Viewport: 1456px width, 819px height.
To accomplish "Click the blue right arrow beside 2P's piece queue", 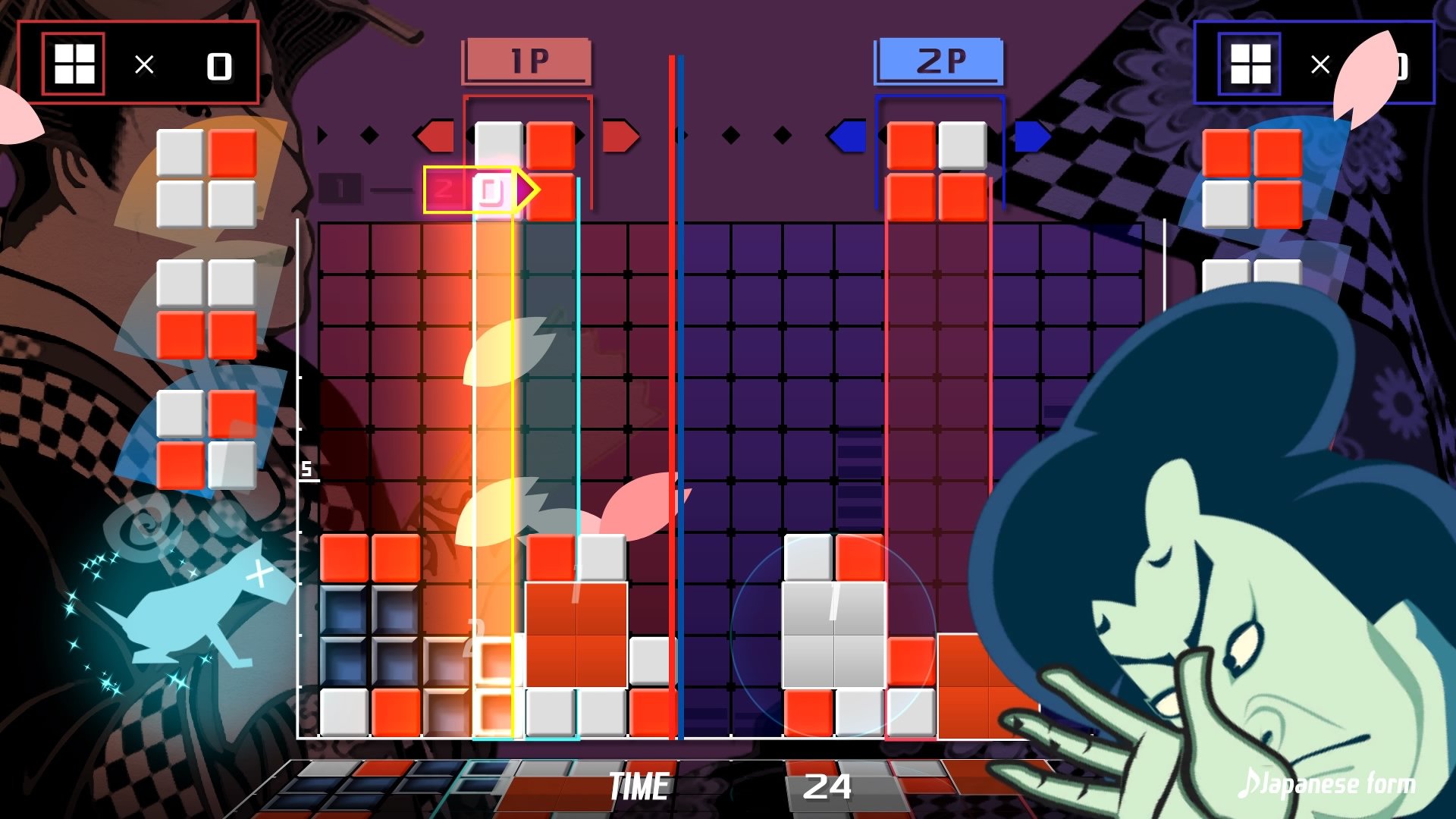I will [x=1034, y=134].
